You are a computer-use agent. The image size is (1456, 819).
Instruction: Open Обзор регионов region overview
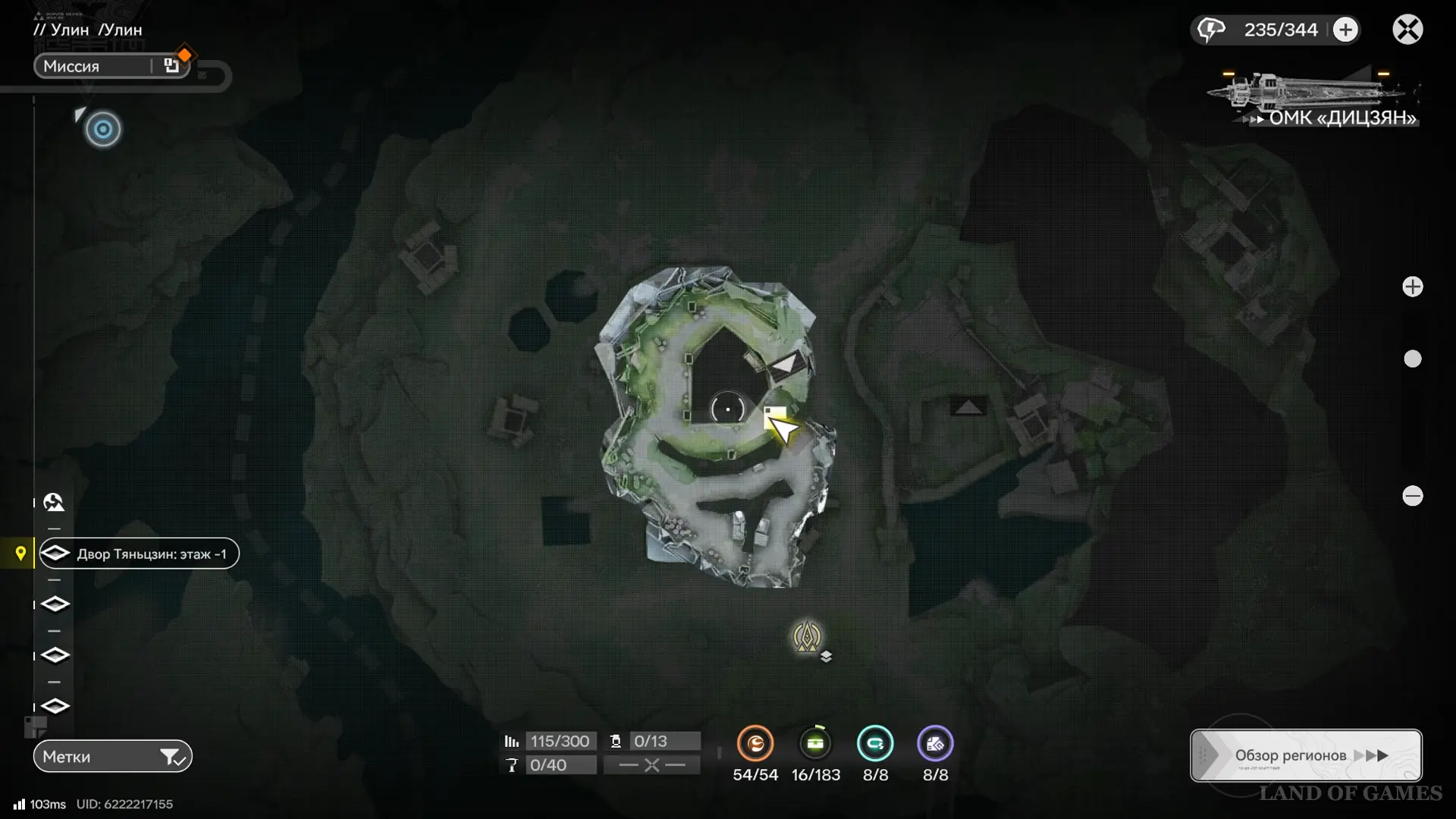tap(1306, 755)
